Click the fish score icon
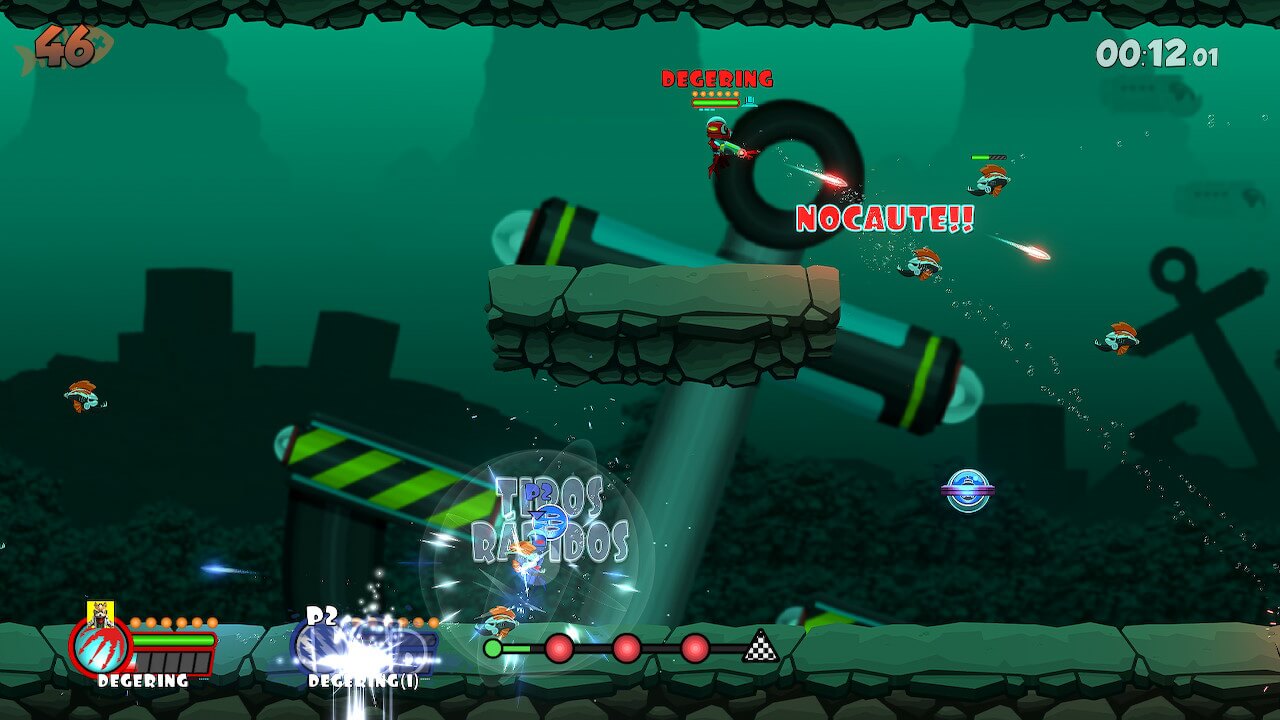 66,48
